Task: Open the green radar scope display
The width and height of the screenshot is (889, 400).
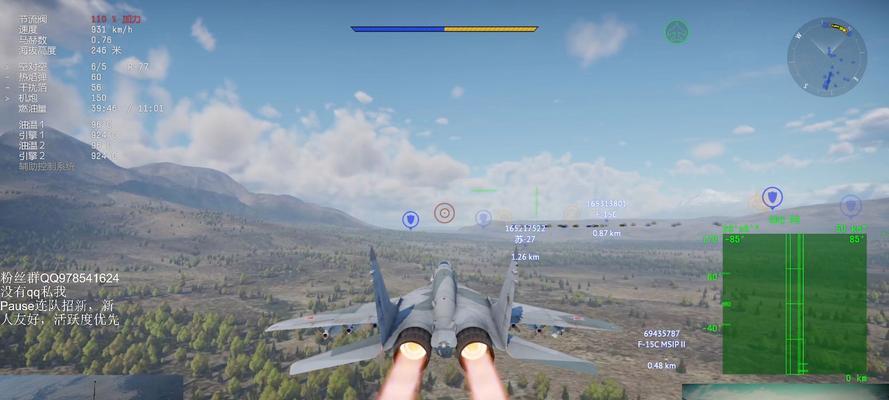Action: [794, 304]
